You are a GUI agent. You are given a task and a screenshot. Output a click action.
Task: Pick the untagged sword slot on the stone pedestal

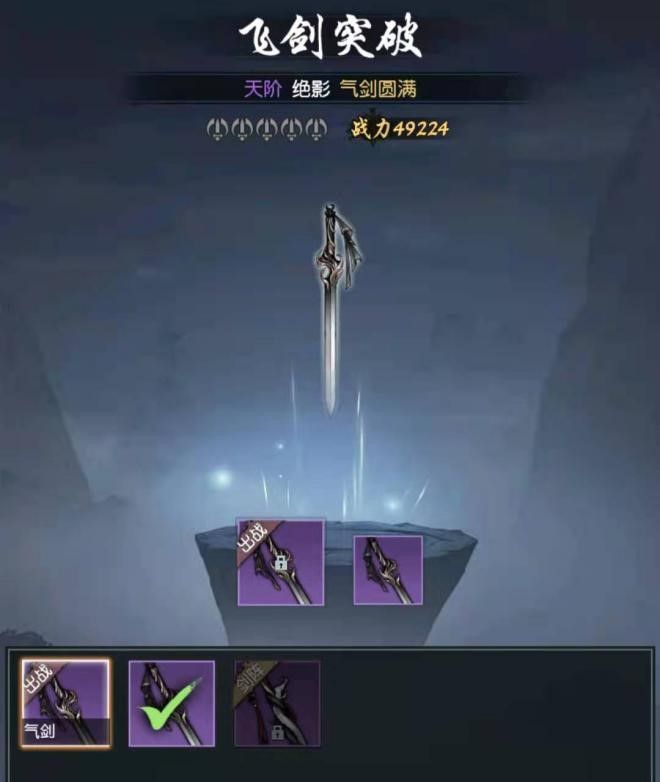(388, 569)
